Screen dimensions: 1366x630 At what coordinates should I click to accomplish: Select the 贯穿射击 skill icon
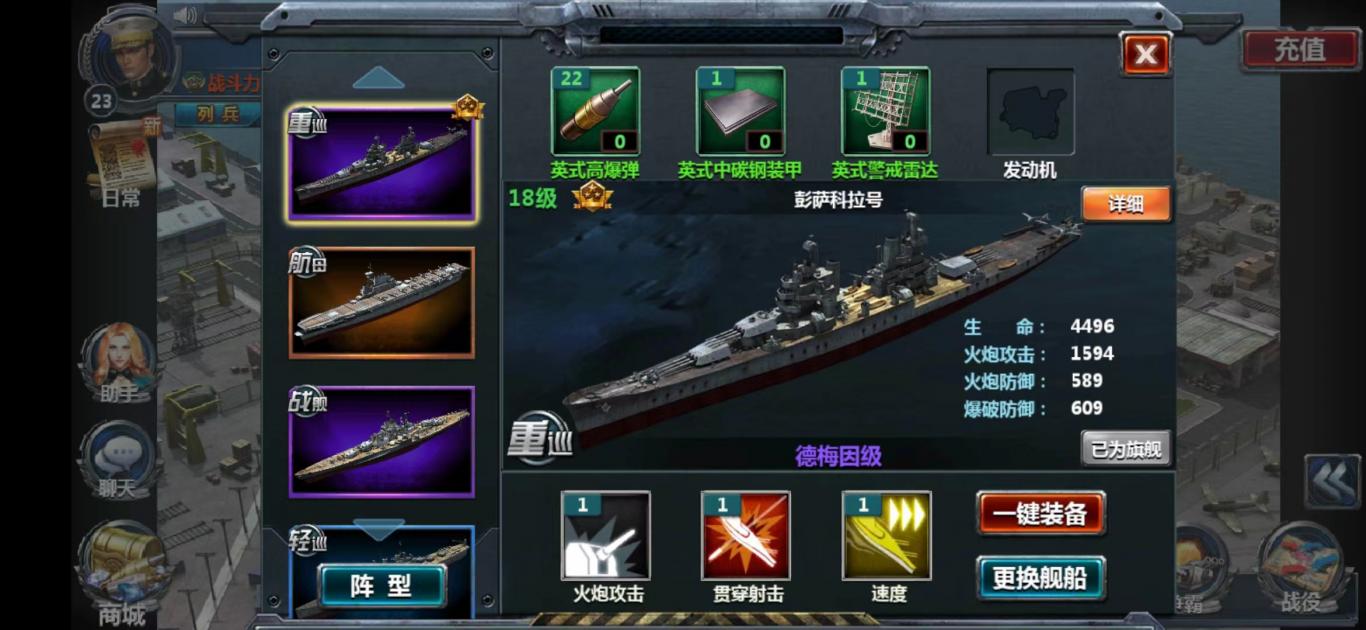tap(746, 536)
